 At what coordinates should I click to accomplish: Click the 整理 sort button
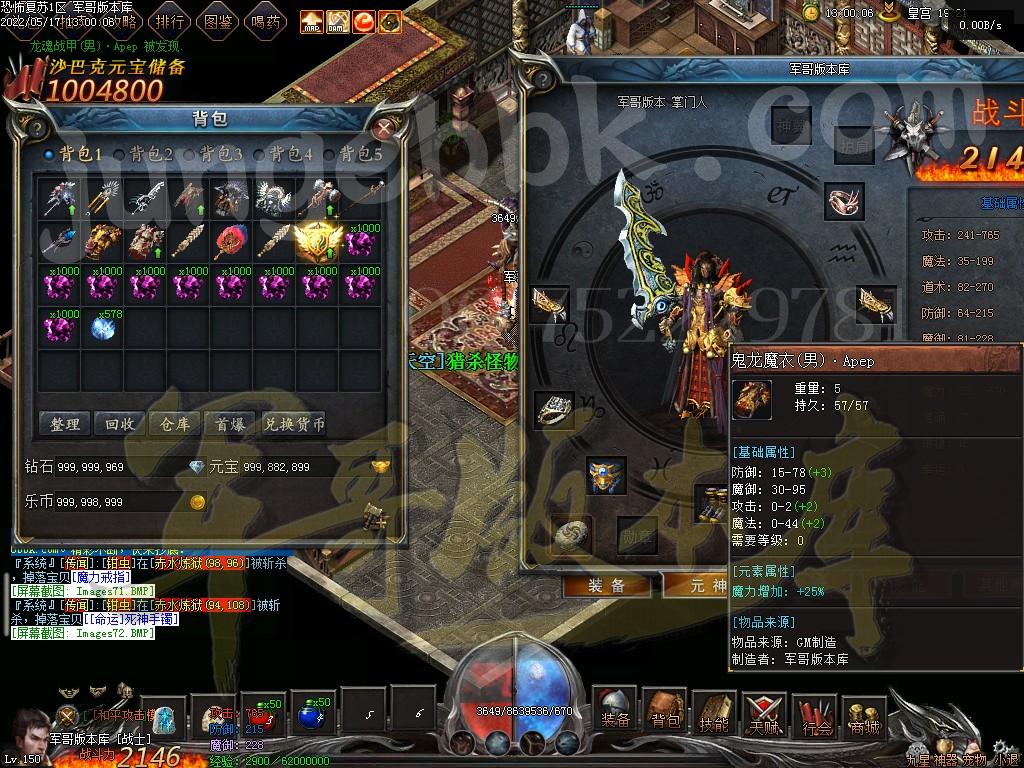coord(65,424)
